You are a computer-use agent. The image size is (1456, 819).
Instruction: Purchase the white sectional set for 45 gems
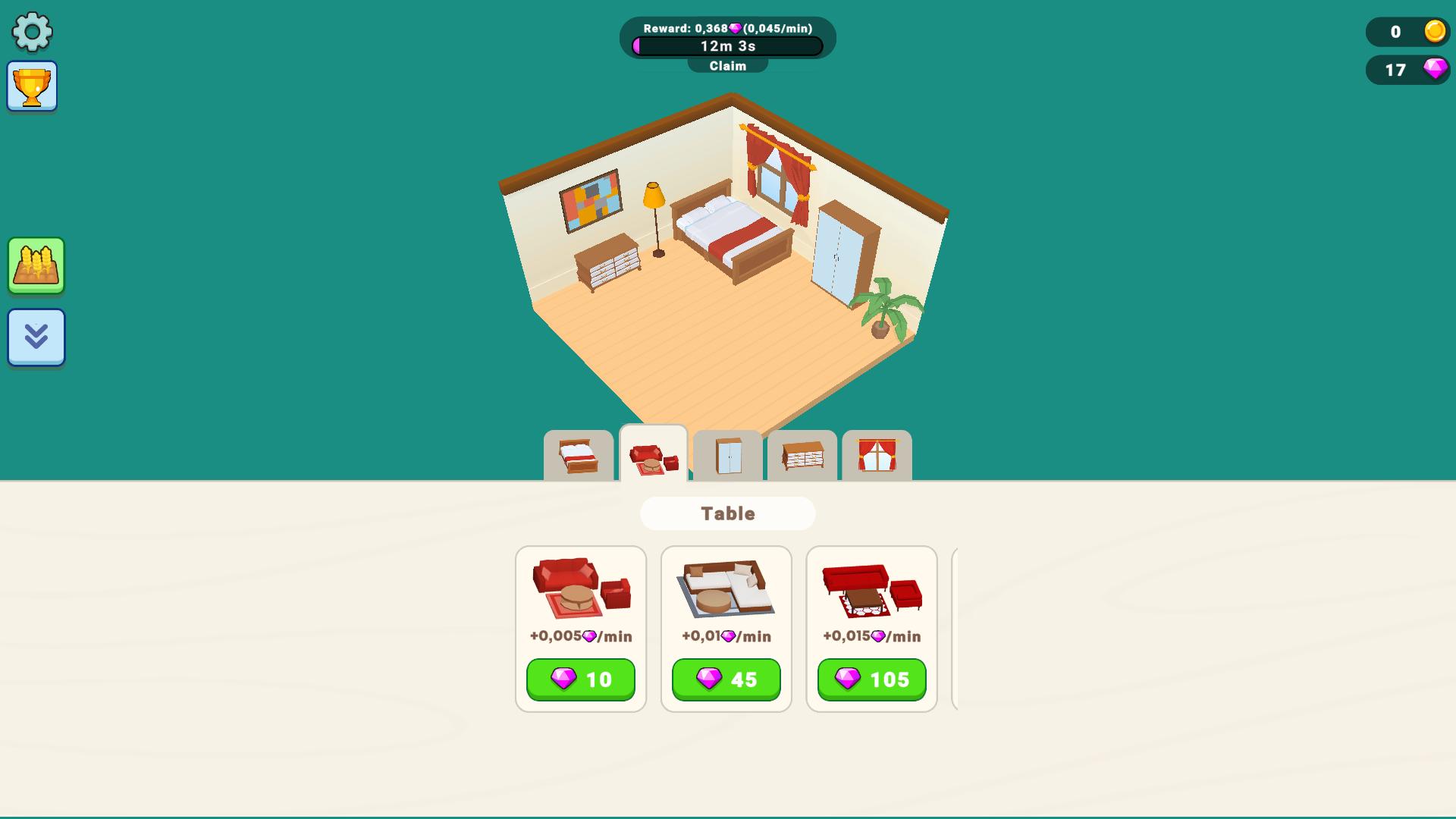[x=726, y=679]
